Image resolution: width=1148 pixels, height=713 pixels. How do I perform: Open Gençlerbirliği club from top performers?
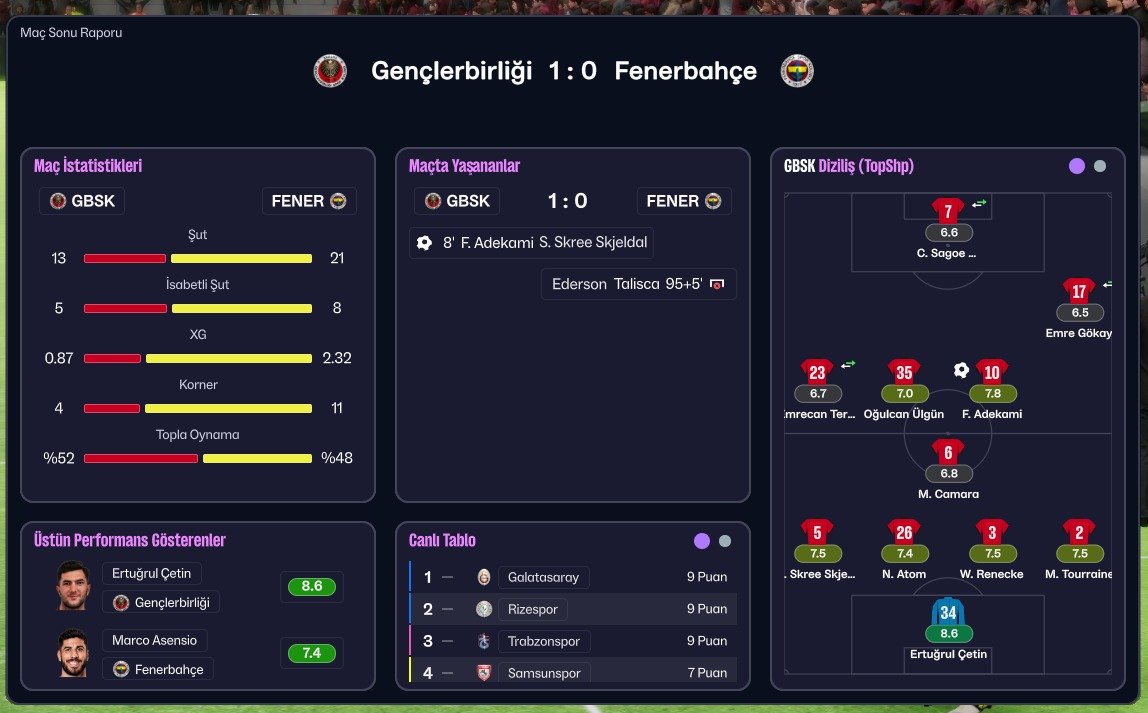tap(161, 603)
